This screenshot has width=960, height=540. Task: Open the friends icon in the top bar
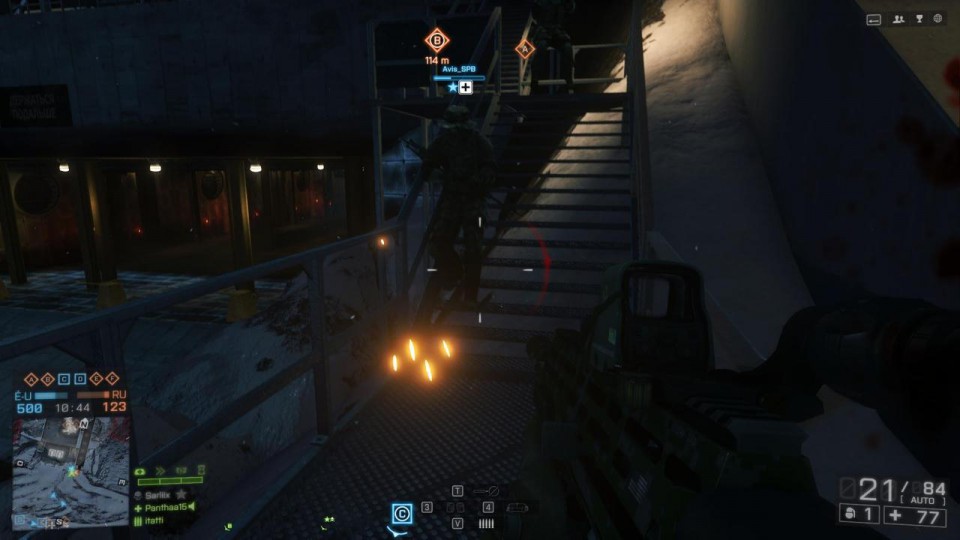(x=899, y=18)
